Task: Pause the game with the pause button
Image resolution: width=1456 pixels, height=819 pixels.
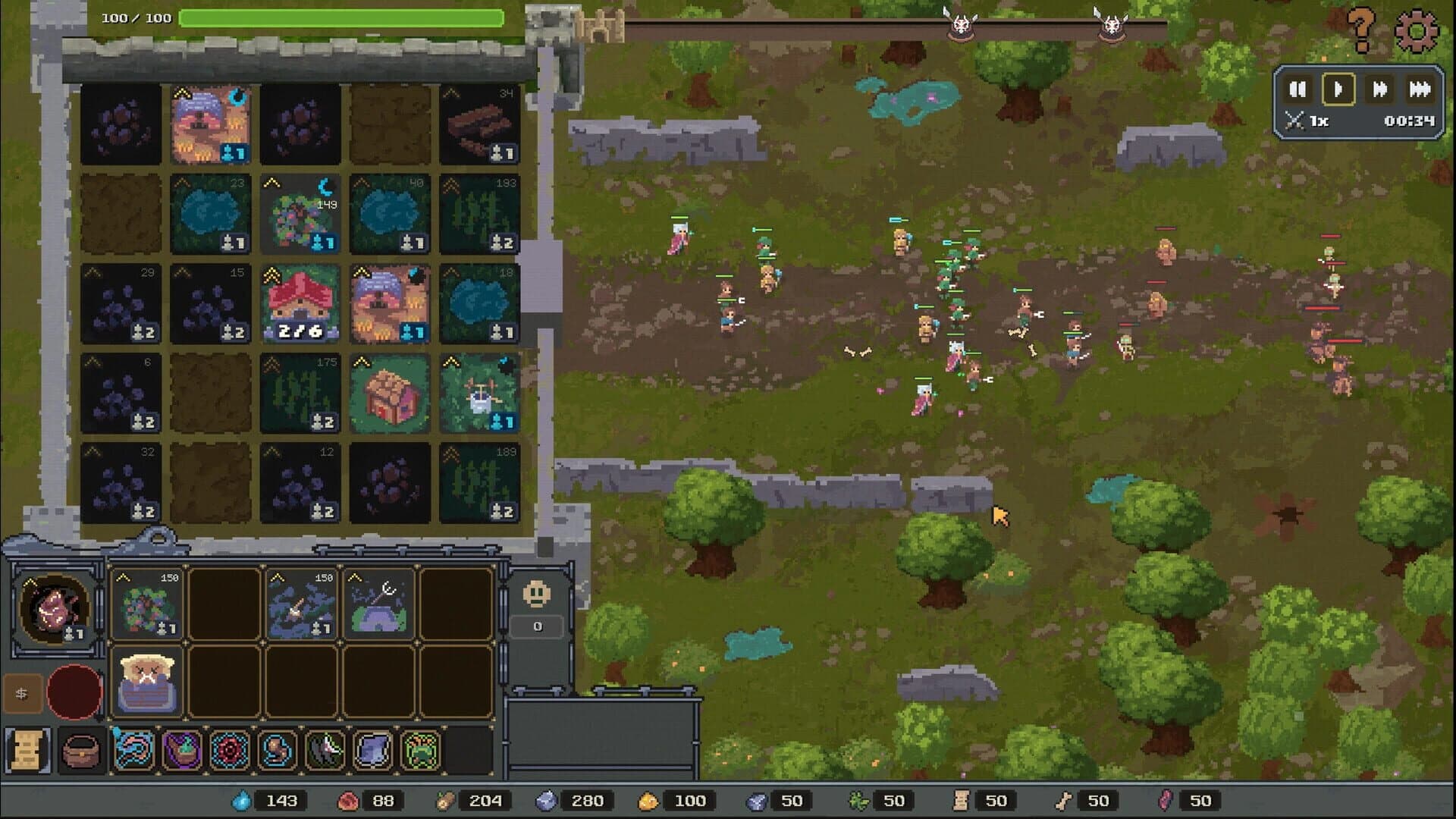Action: tap(1298, 89)
